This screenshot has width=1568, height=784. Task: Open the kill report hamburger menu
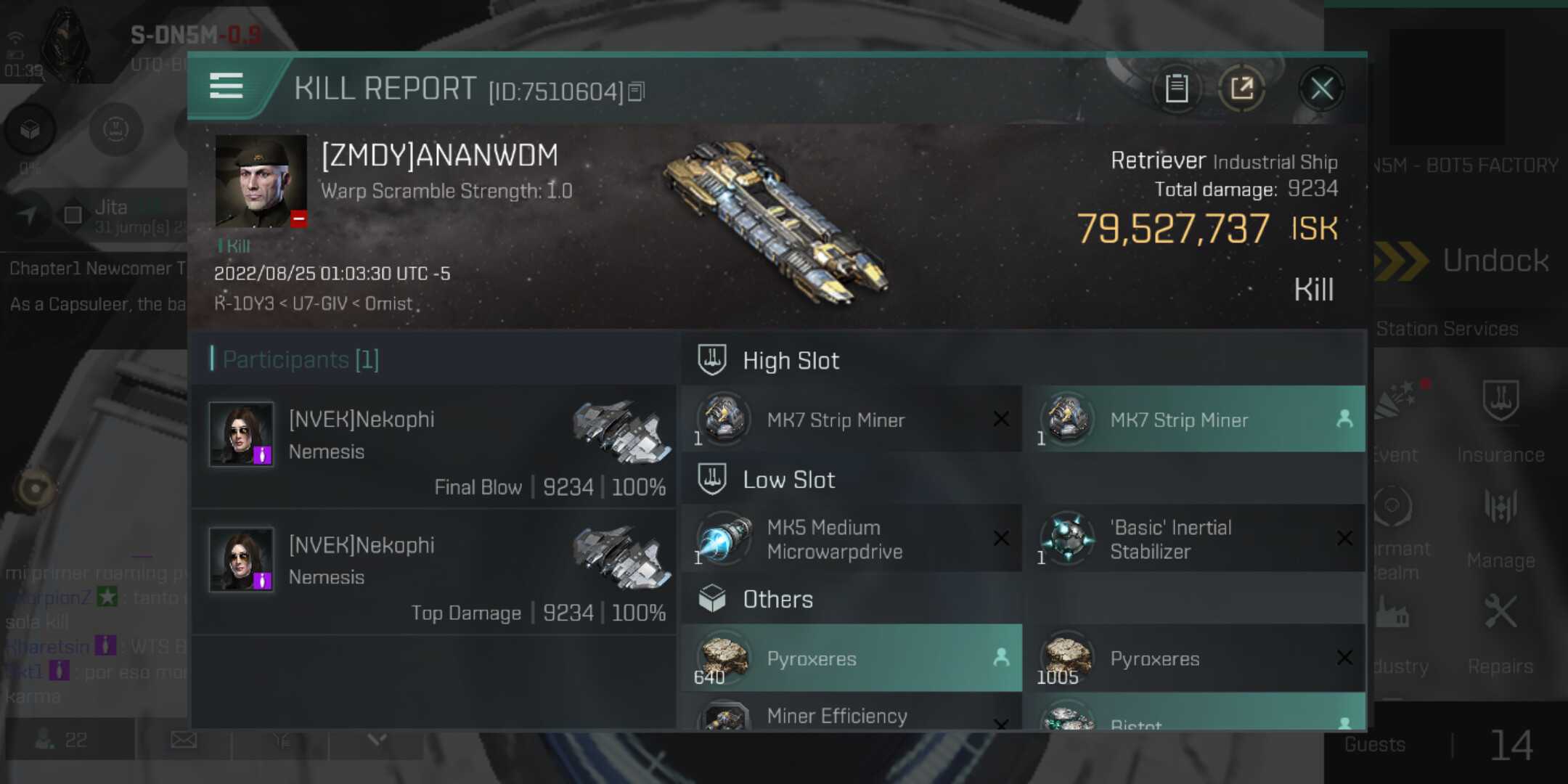[x=226, y=86]
